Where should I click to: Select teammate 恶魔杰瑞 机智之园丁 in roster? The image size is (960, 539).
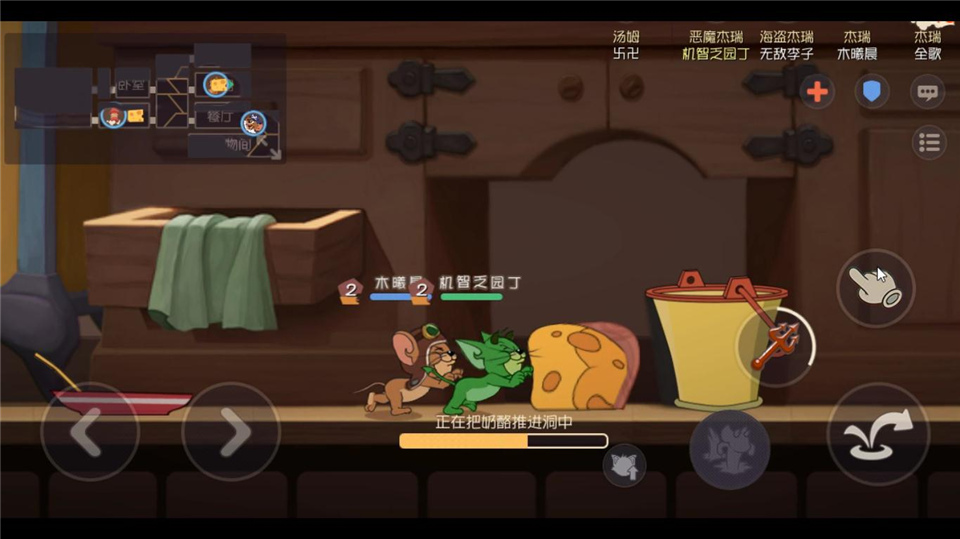714,45
